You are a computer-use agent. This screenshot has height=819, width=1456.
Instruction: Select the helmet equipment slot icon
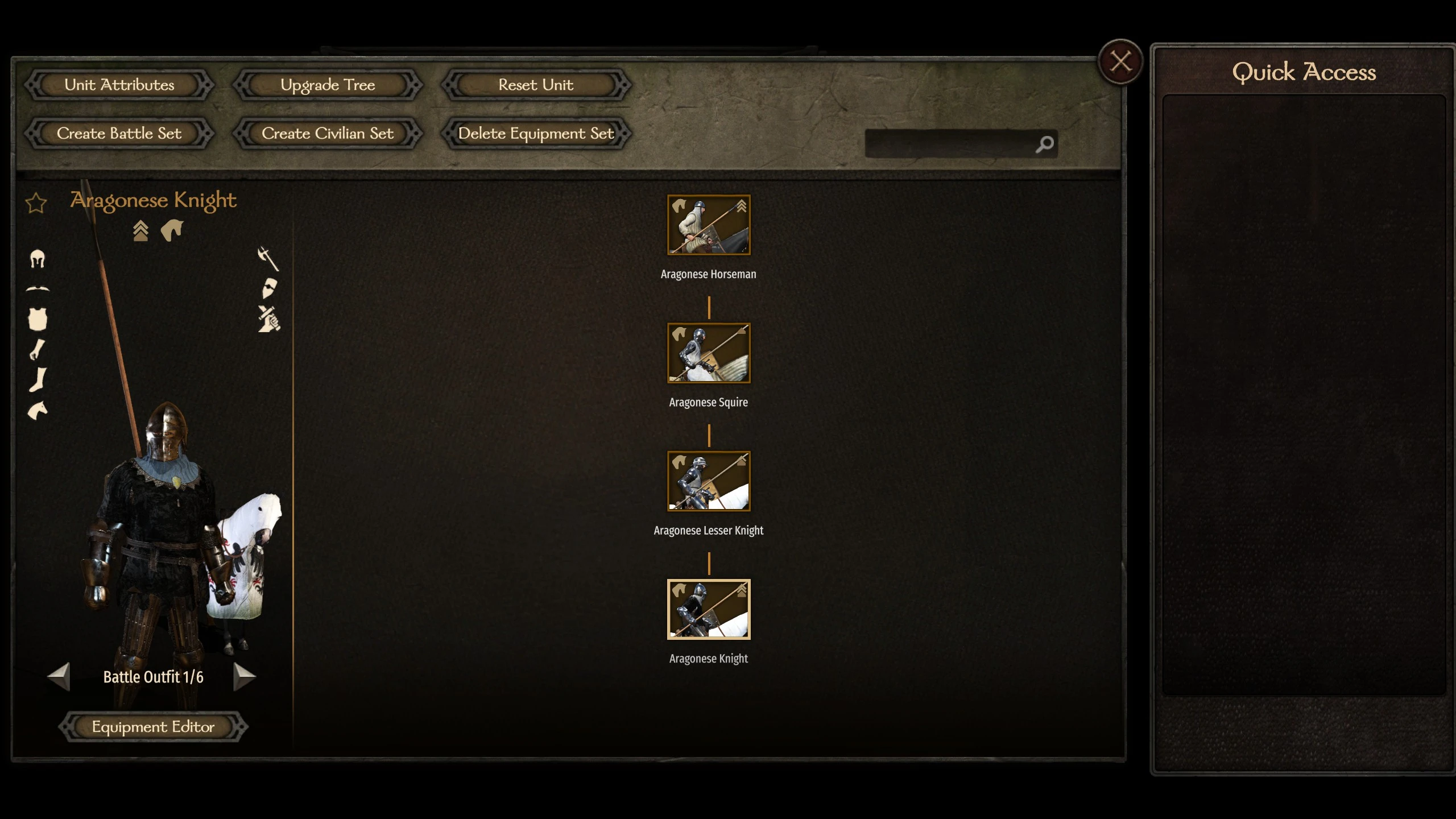click(x=38, y=259)
